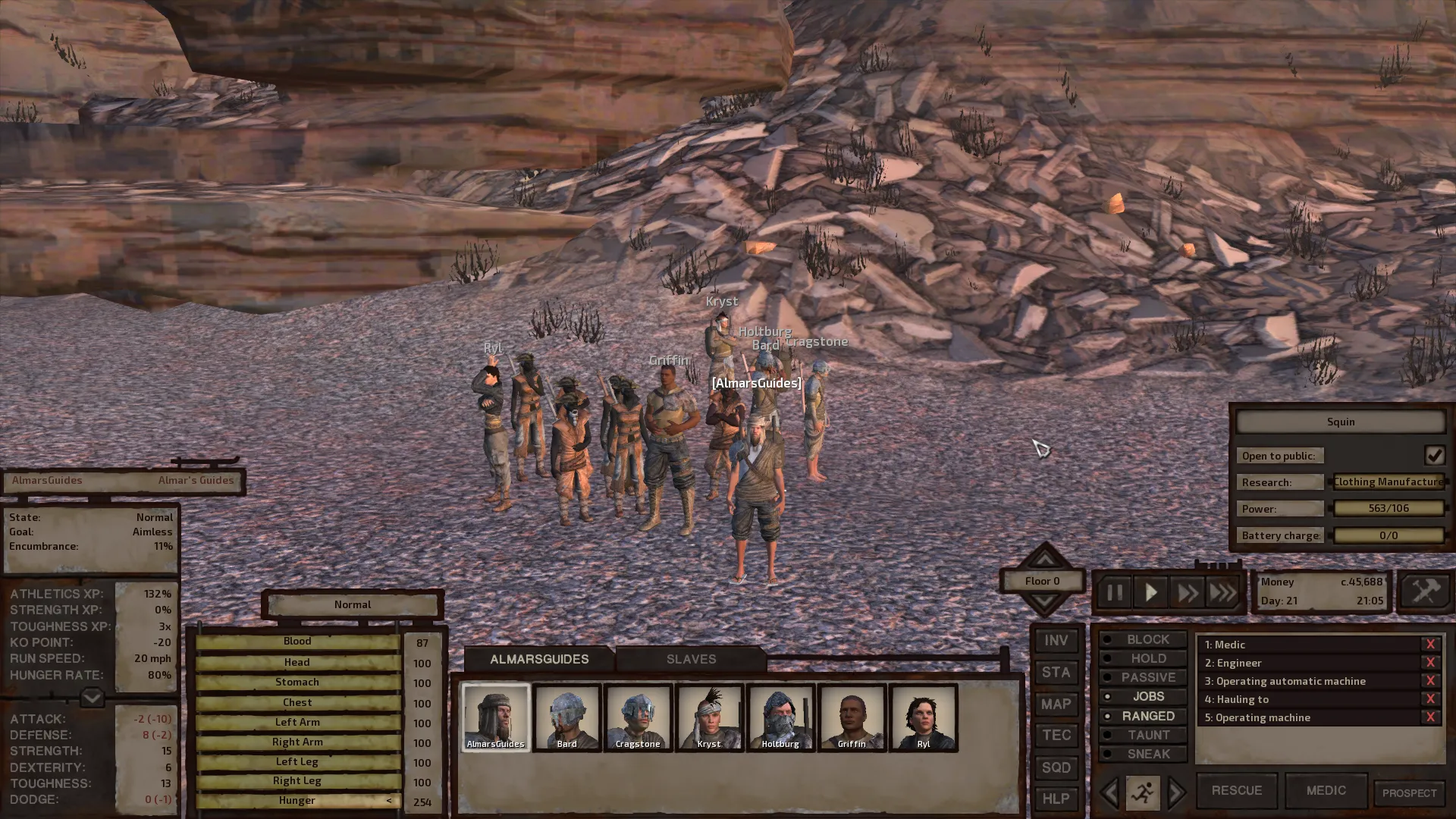1456x819 pixels.
Task: Toggle the running man movement mode
Action: 1142,793
